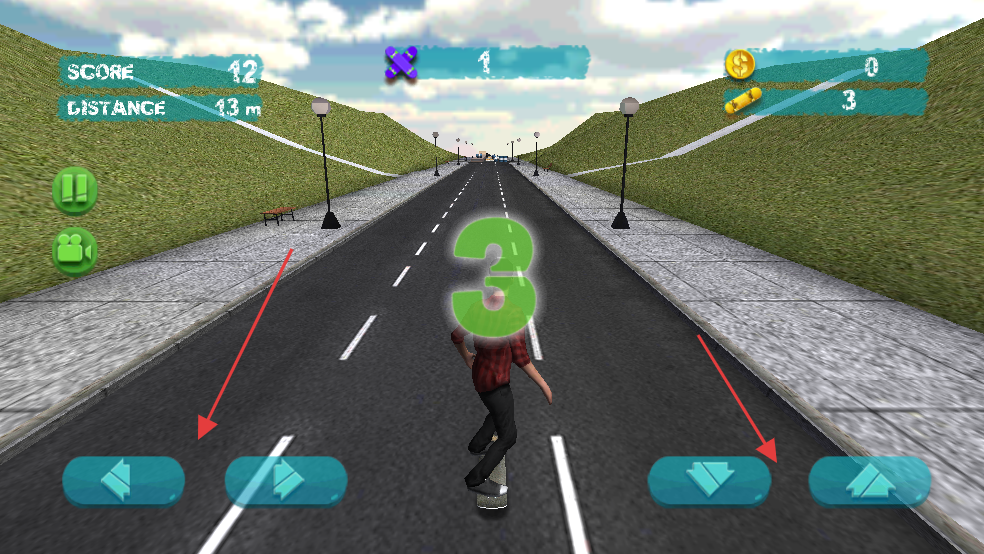
Task: Switch camera view using the video camera icon
Action: pyautogui.click(x=74, y=251)
